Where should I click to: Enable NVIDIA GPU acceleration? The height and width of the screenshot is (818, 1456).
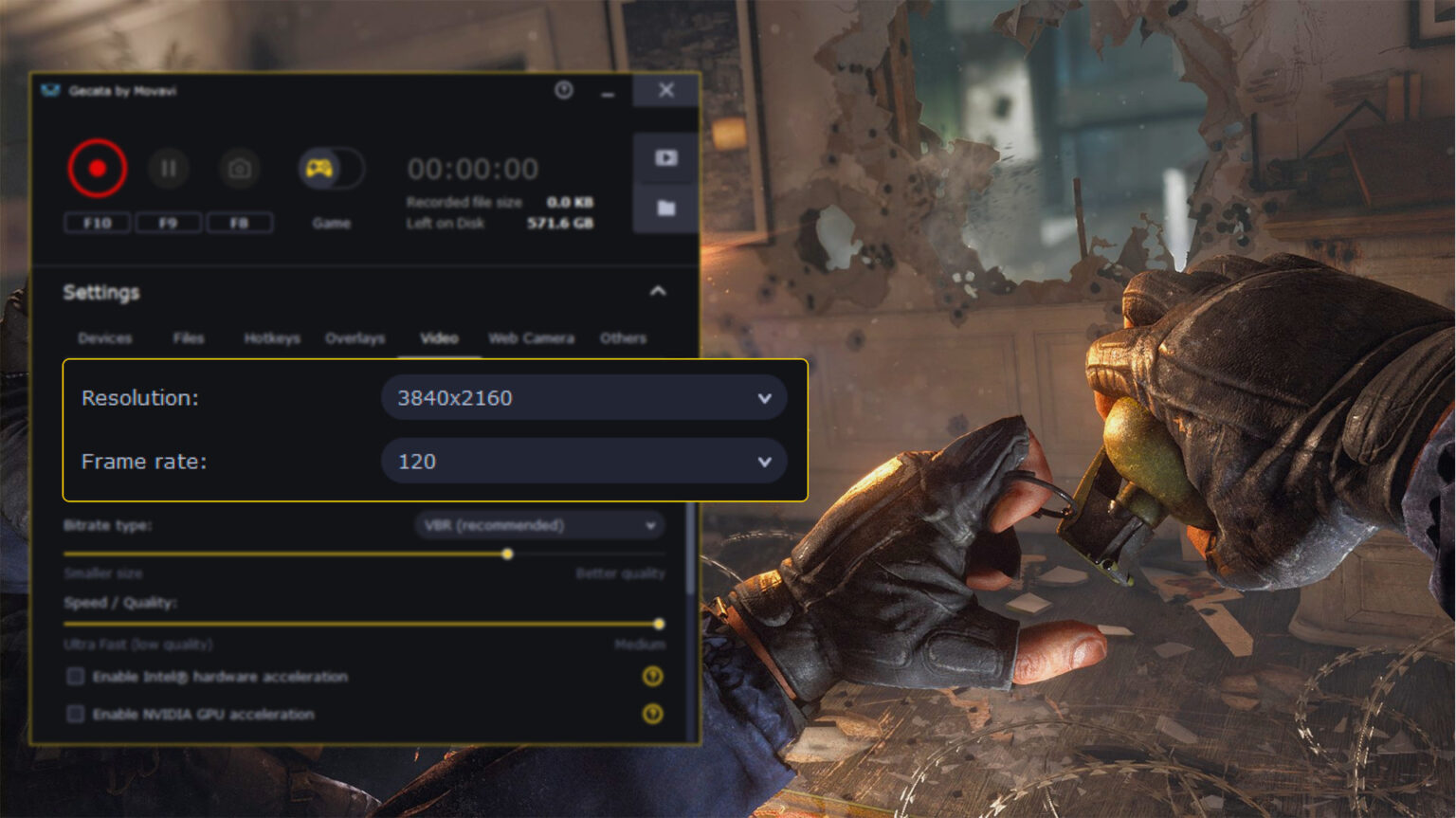tap(75, 715)
